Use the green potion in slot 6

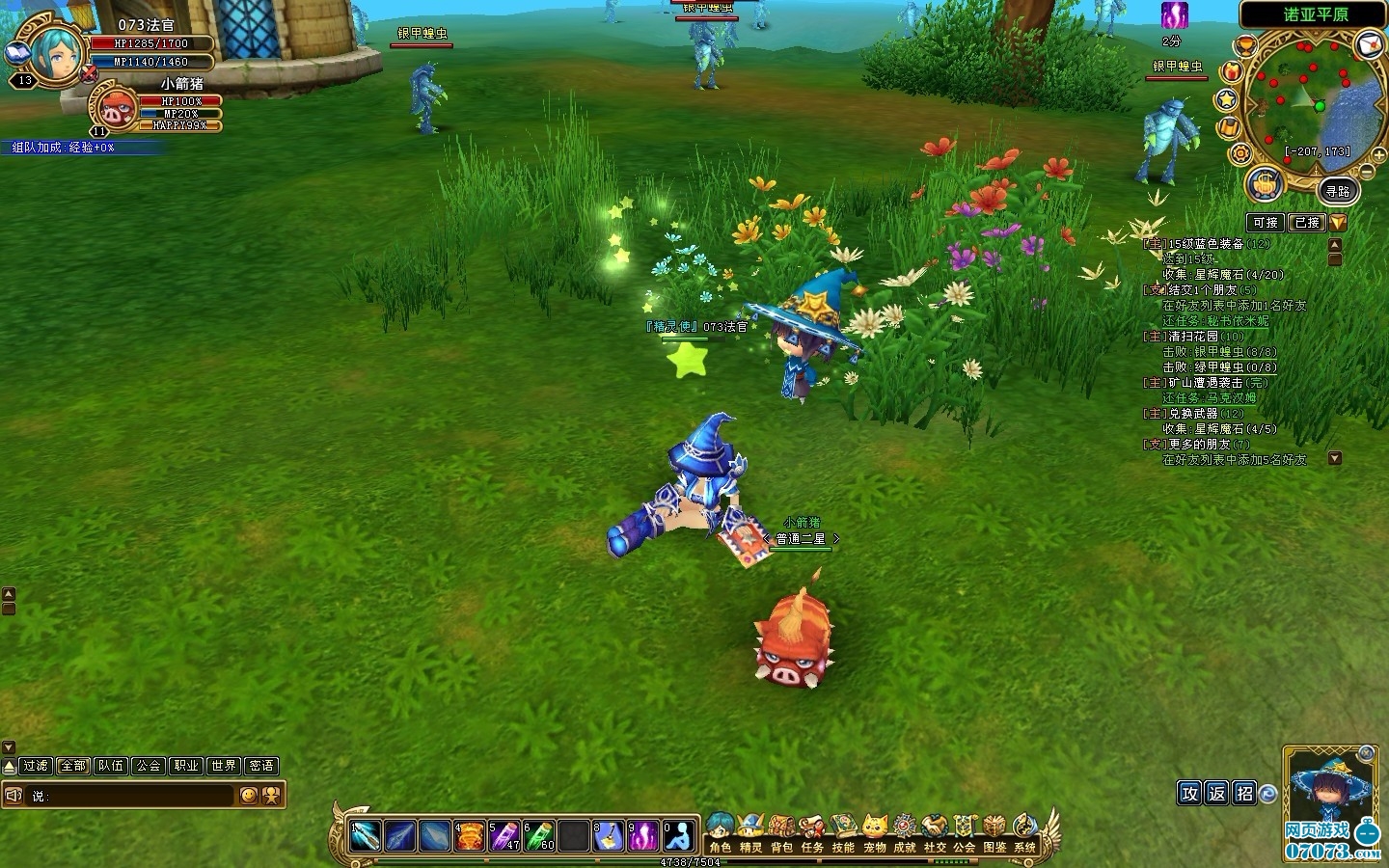540,835
